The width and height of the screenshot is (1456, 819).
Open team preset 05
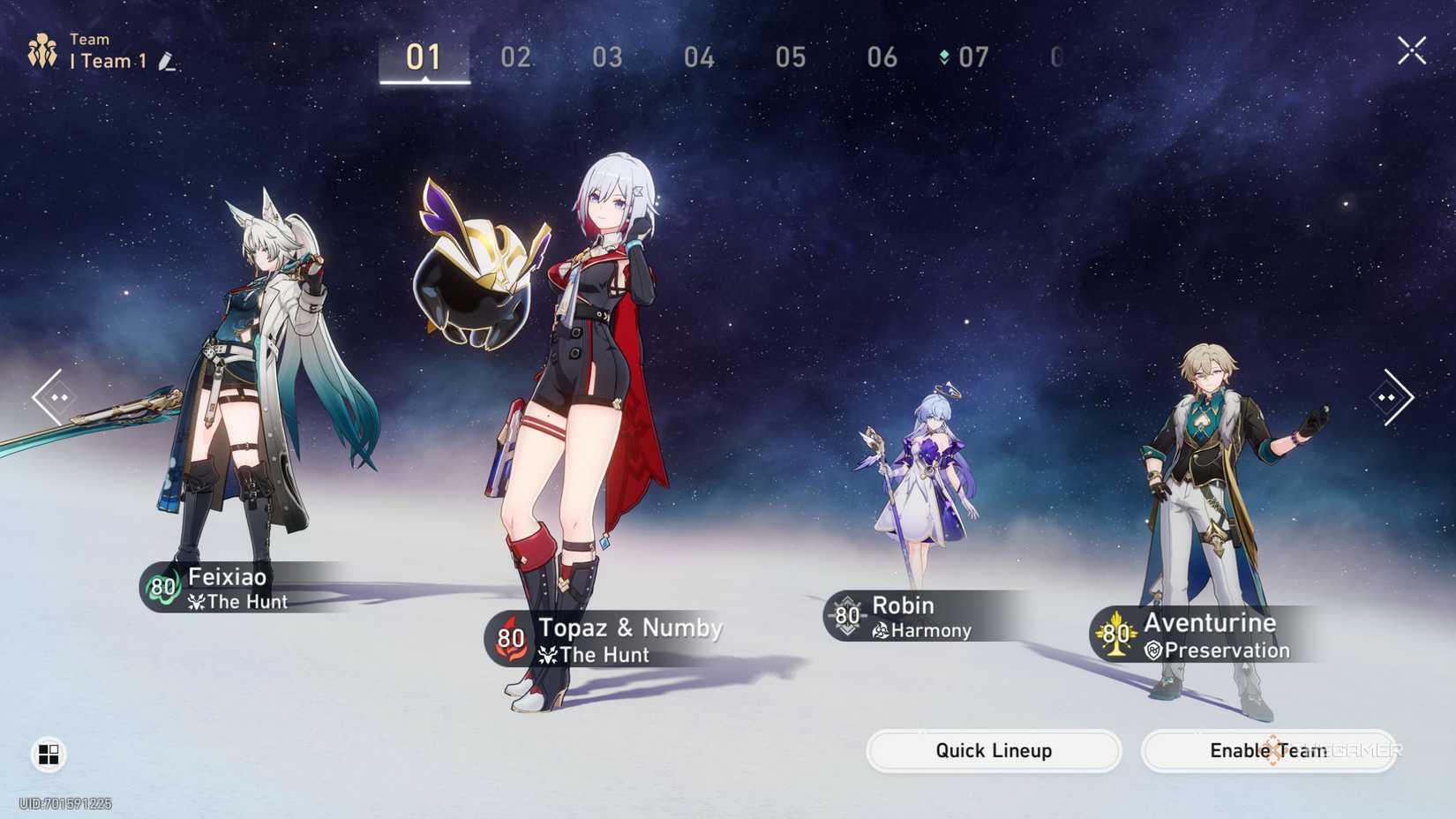point(790,58)
